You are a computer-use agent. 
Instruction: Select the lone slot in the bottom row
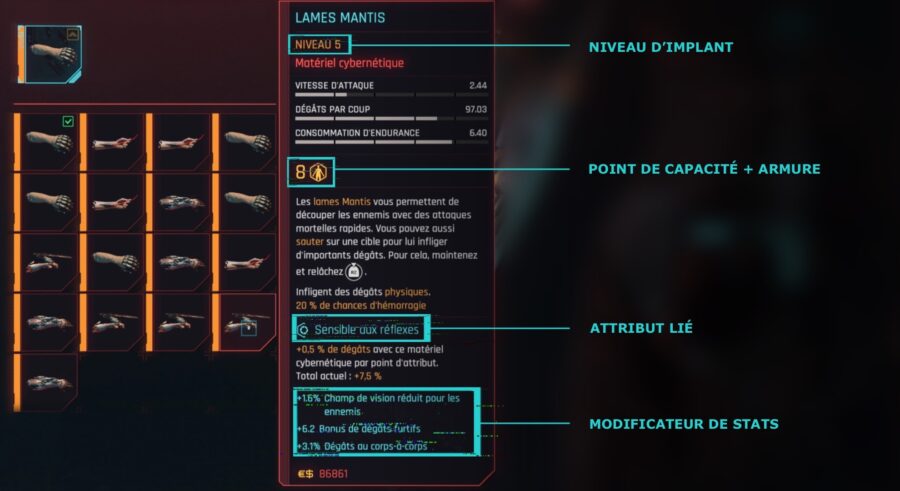click(49, 382)
